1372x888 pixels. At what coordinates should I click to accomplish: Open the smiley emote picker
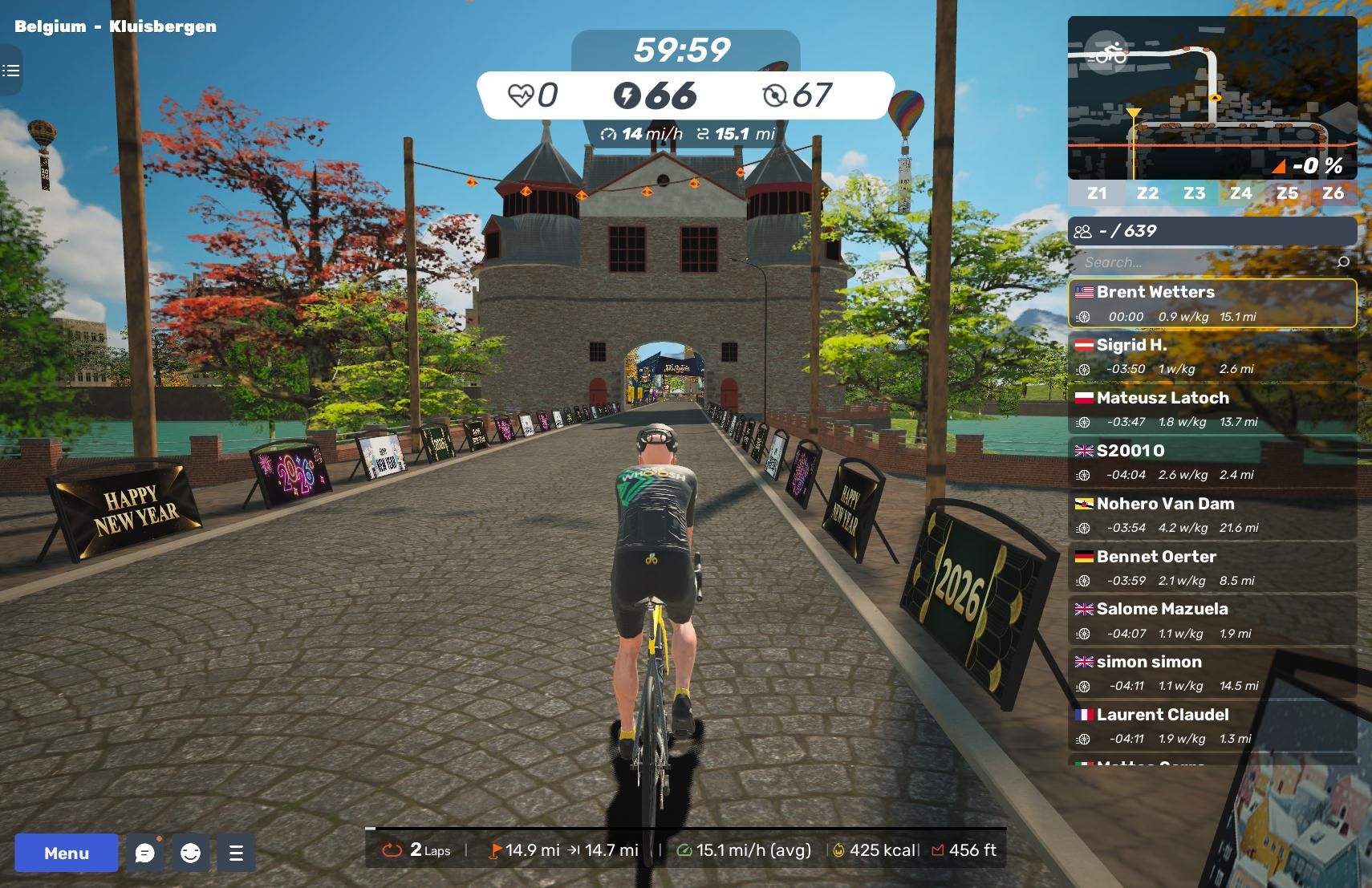(x=190, y=853)
